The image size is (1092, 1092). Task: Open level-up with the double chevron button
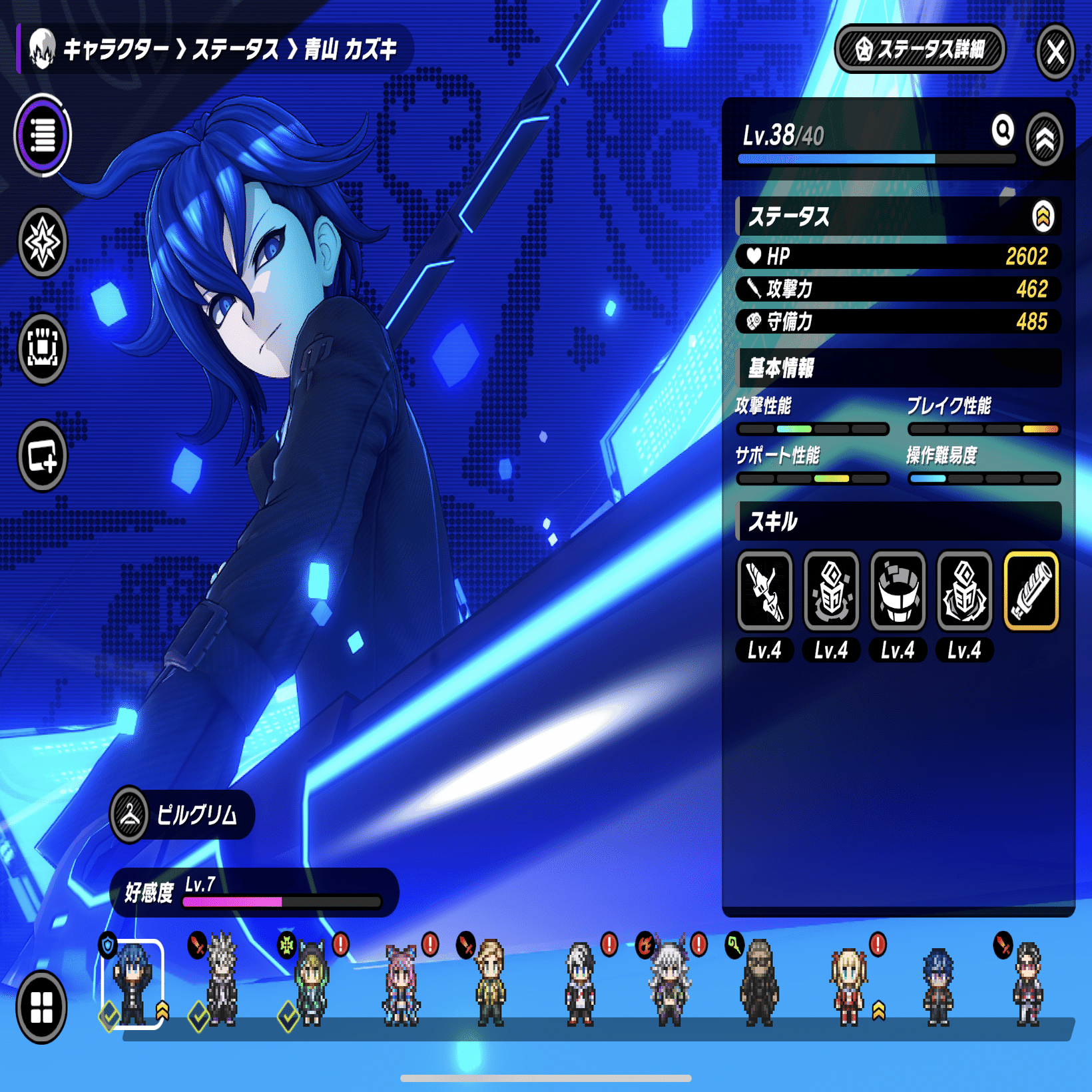1044,139
